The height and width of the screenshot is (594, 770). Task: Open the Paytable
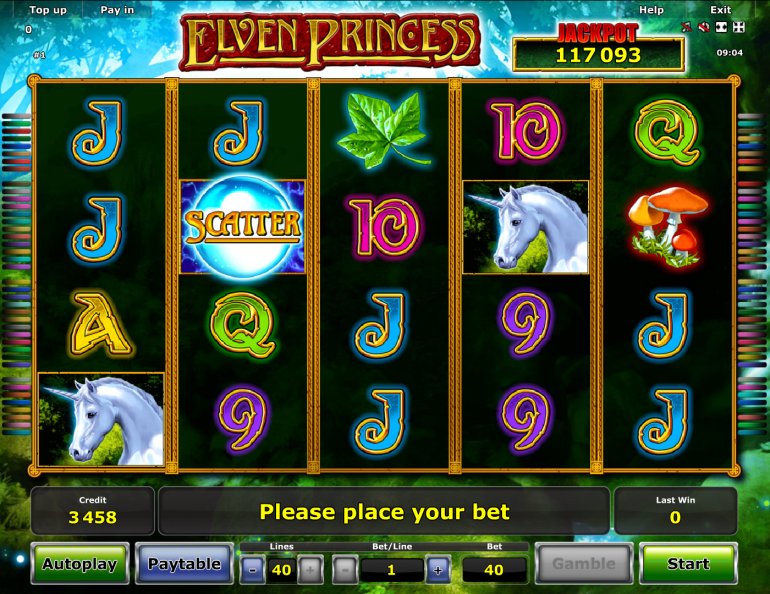184,564
